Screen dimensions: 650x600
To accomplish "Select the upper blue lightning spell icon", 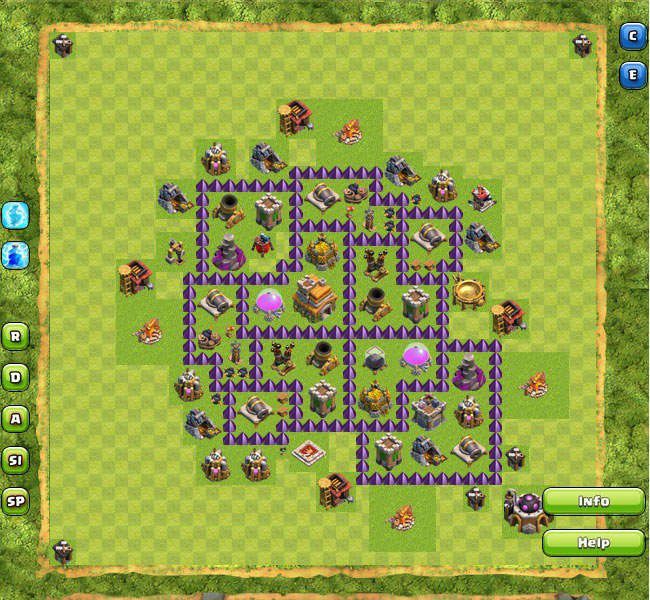I will [15, 214].
